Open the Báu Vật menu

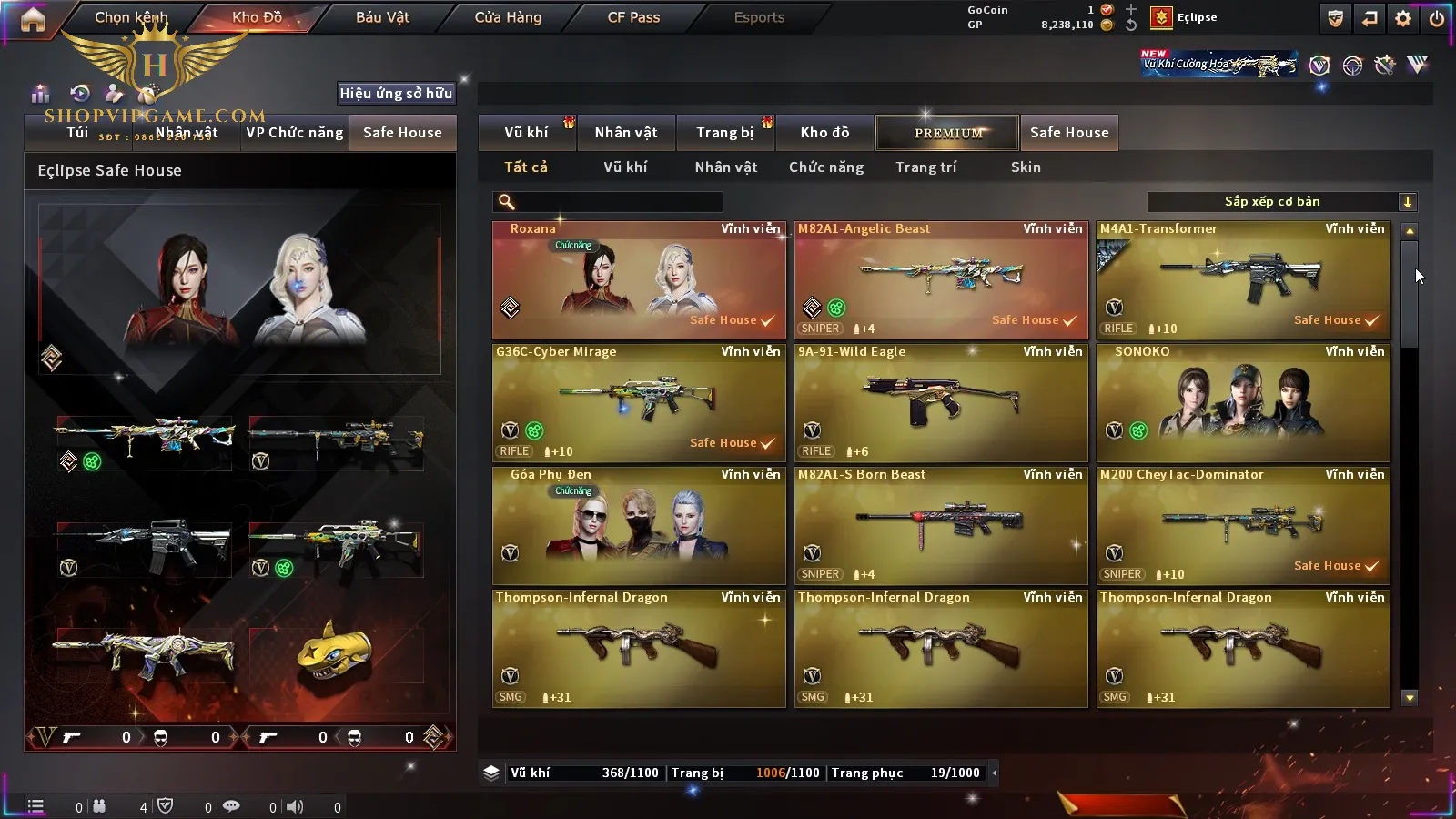click(382, 17)
